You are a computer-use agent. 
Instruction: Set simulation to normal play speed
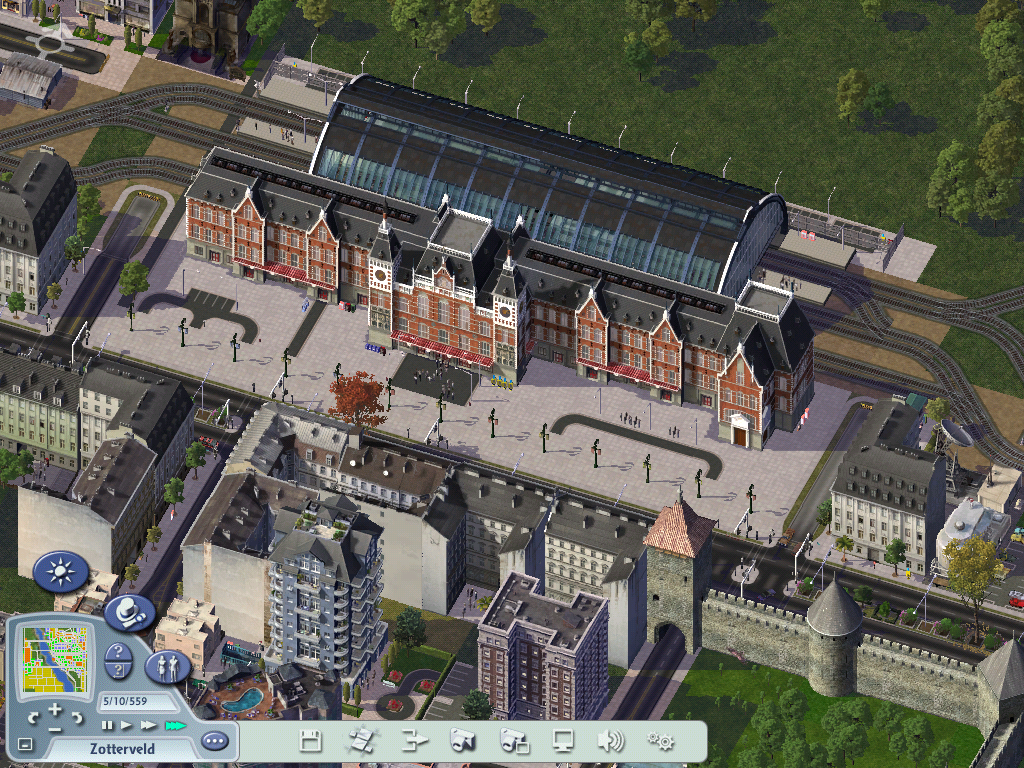point(126,725)
